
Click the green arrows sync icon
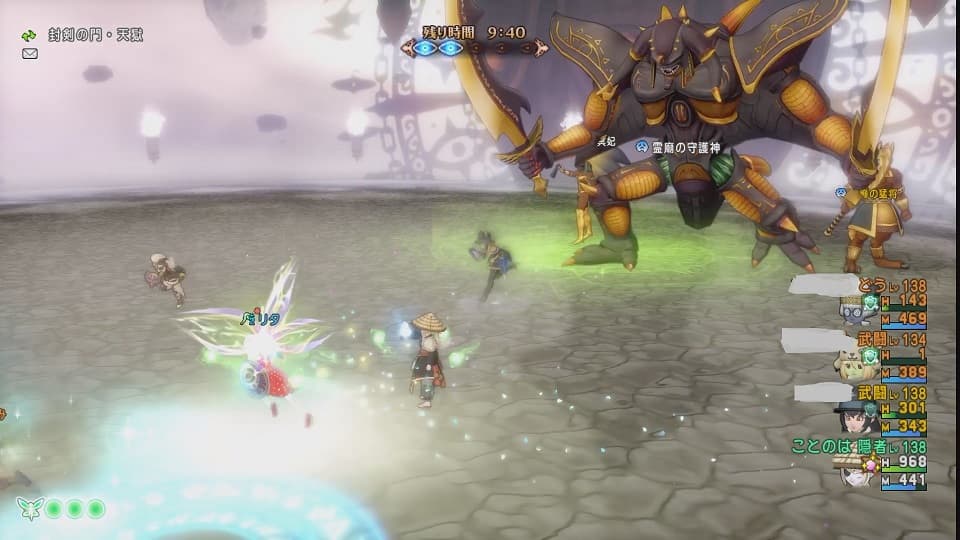click(29, 35)
